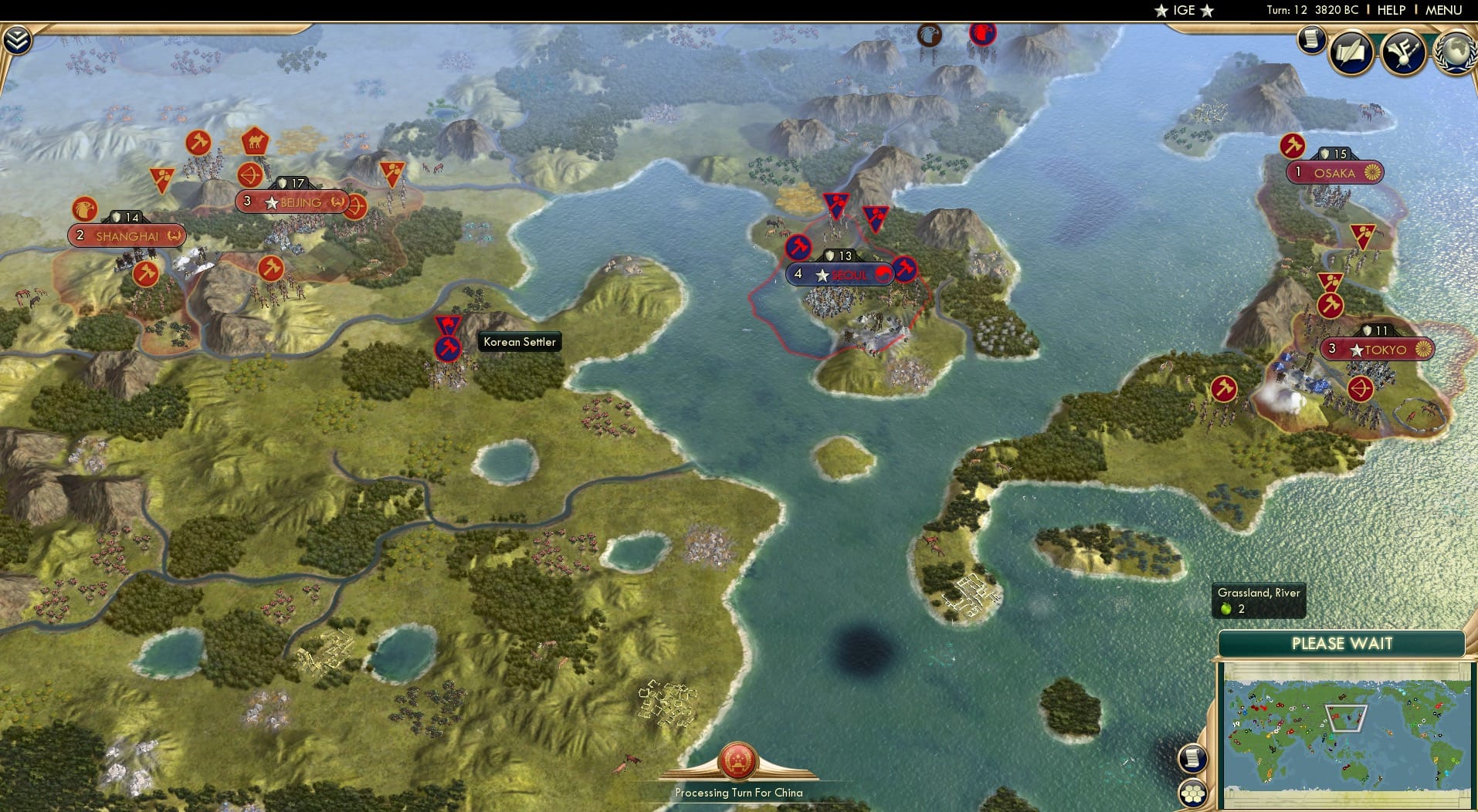Click the China emblem at bottom center
The image size is (1478, 812).
pyautogui.click(x=738, y=760)
